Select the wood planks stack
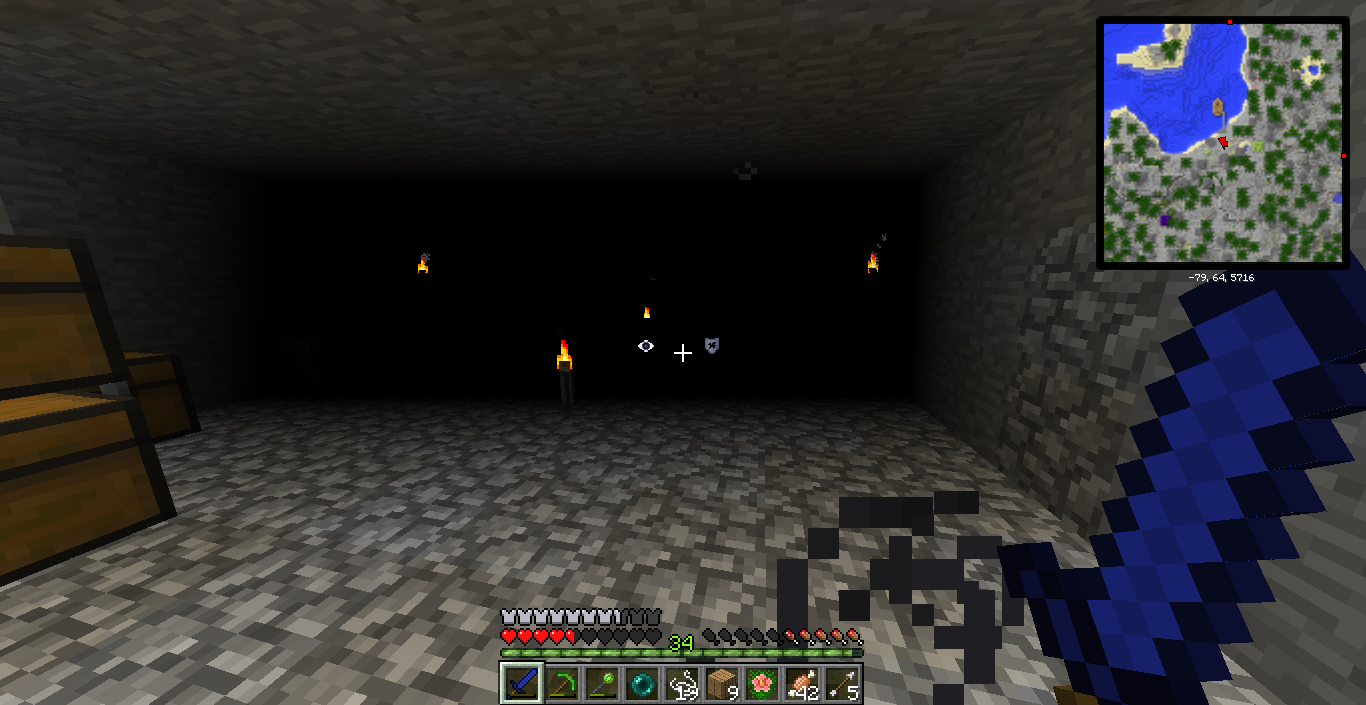 point(722,684)
